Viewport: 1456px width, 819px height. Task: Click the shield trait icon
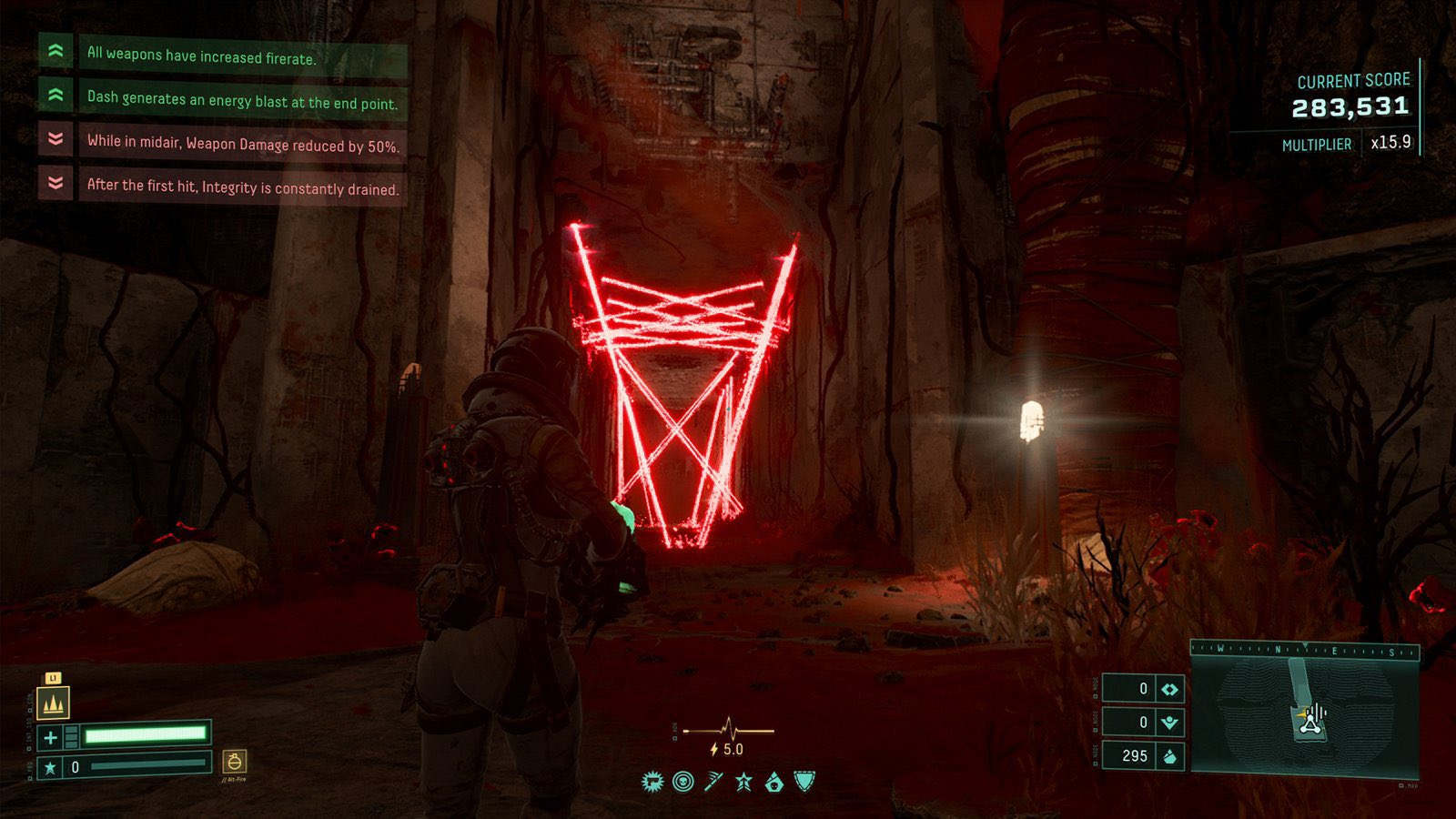tap(804, 781)
